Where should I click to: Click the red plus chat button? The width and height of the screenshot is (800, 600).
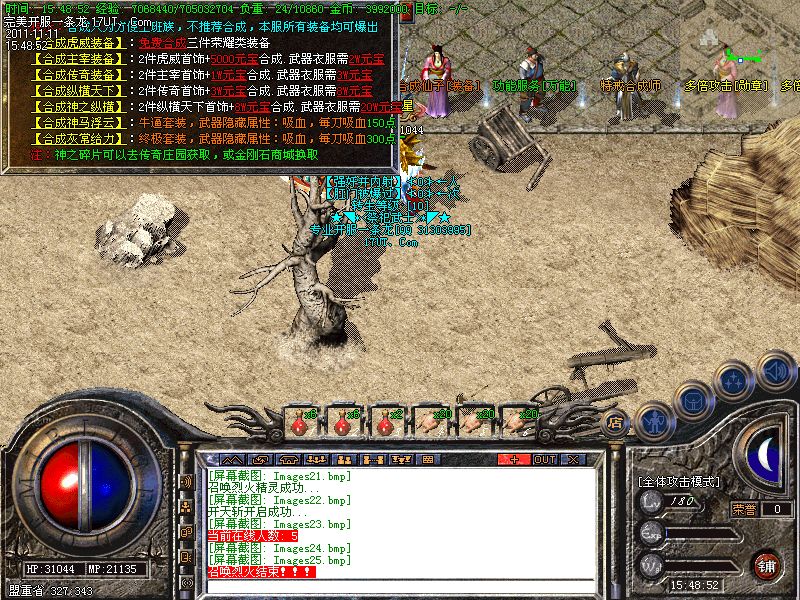point(514,459)
